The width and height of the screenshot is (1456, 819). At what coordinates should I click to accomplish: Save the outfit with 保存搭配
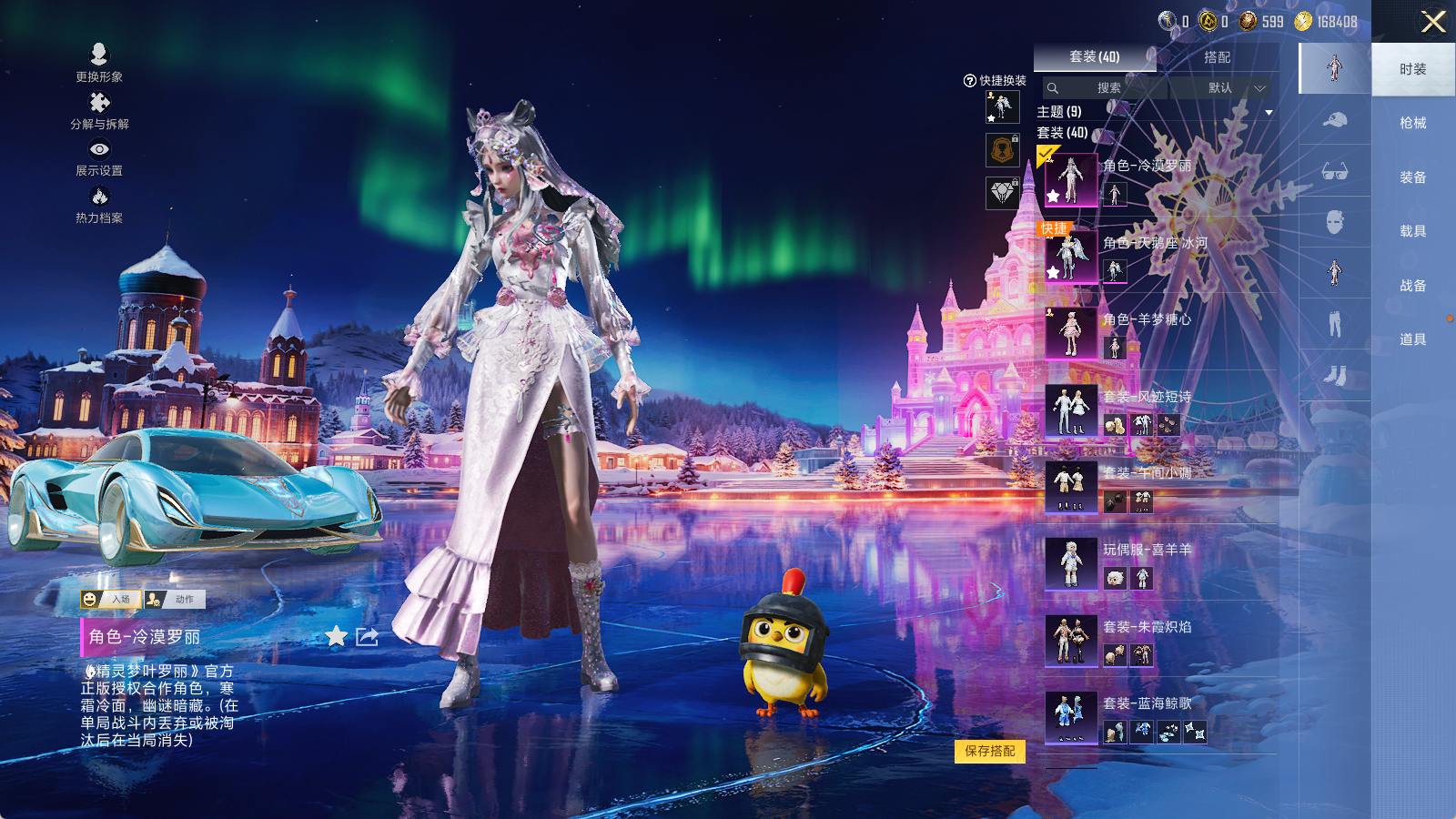[990, 751]
